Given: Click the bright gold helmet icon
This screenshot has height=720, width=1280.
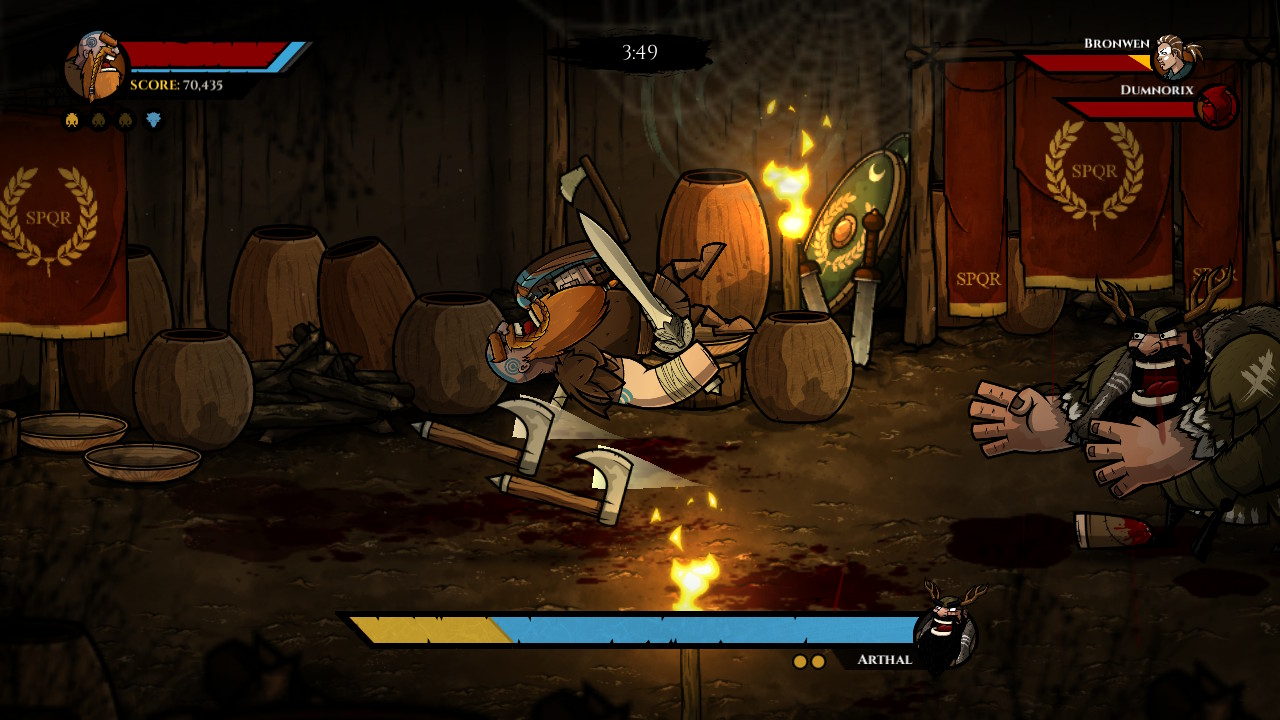Looking at the screenshot, I should pyautogui.click(x=73, y=121).
